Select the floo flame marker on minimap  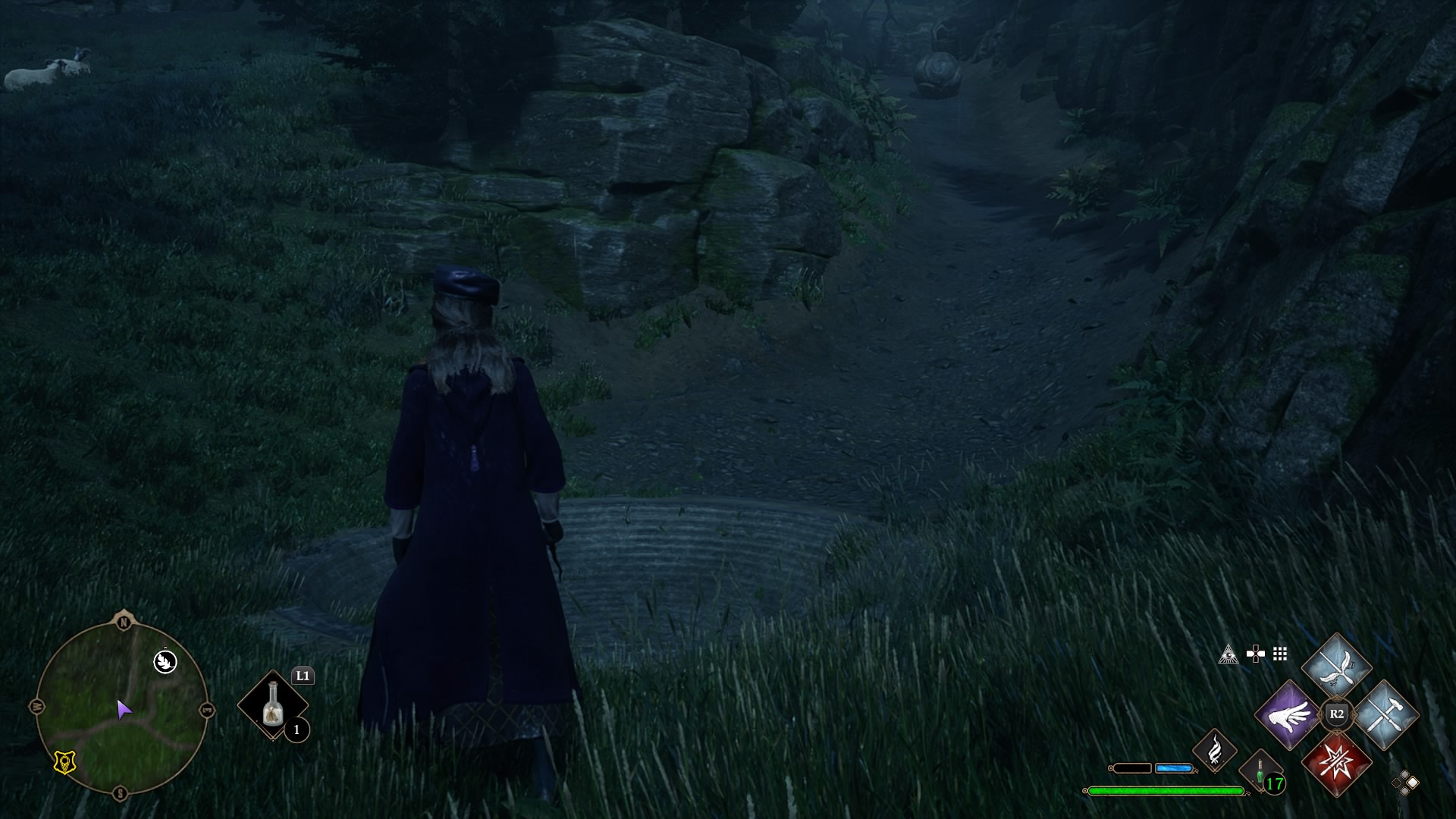[165, 661]
